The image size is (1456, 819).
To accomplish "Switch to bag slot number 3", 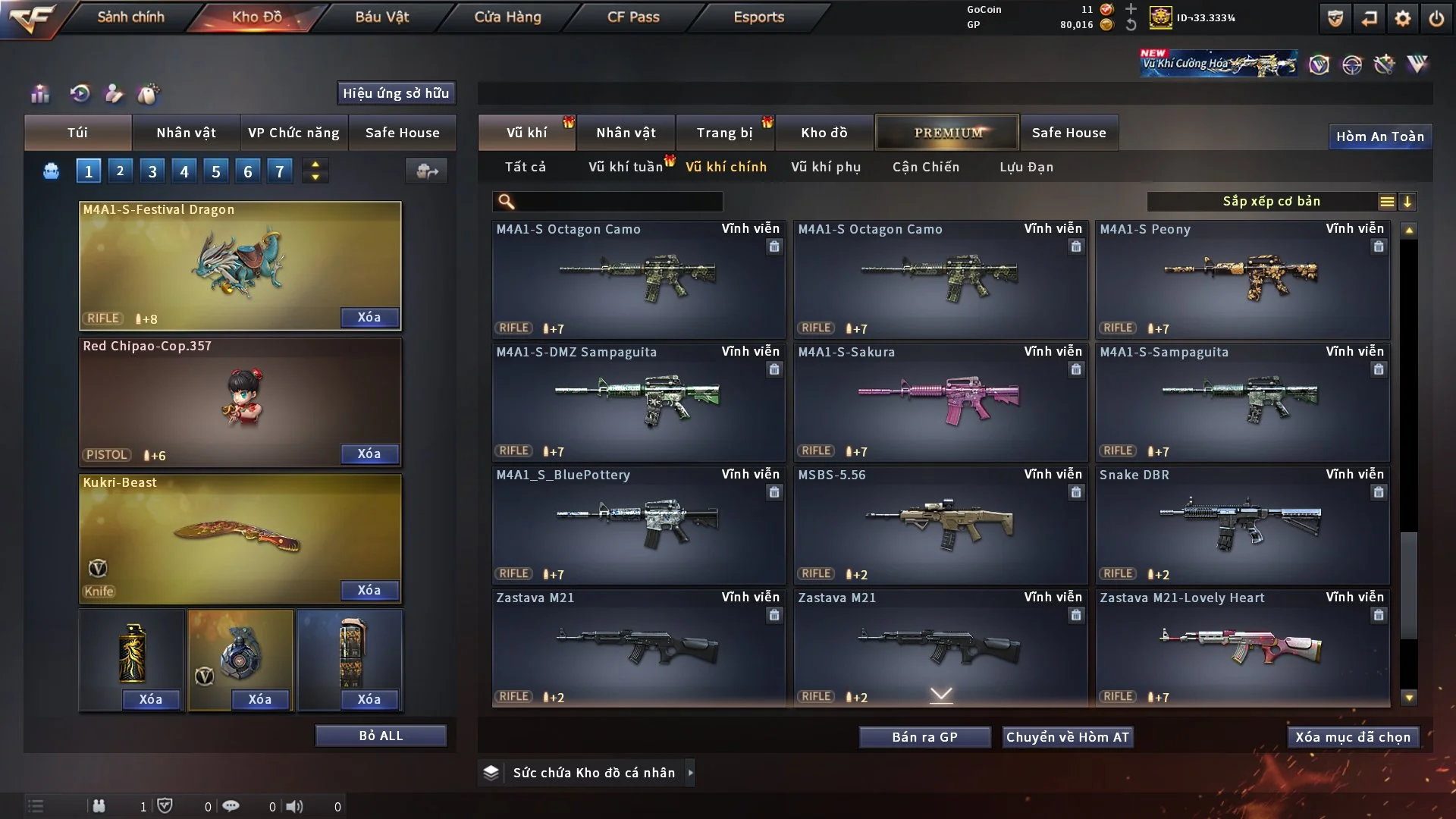I will [152, 171].
